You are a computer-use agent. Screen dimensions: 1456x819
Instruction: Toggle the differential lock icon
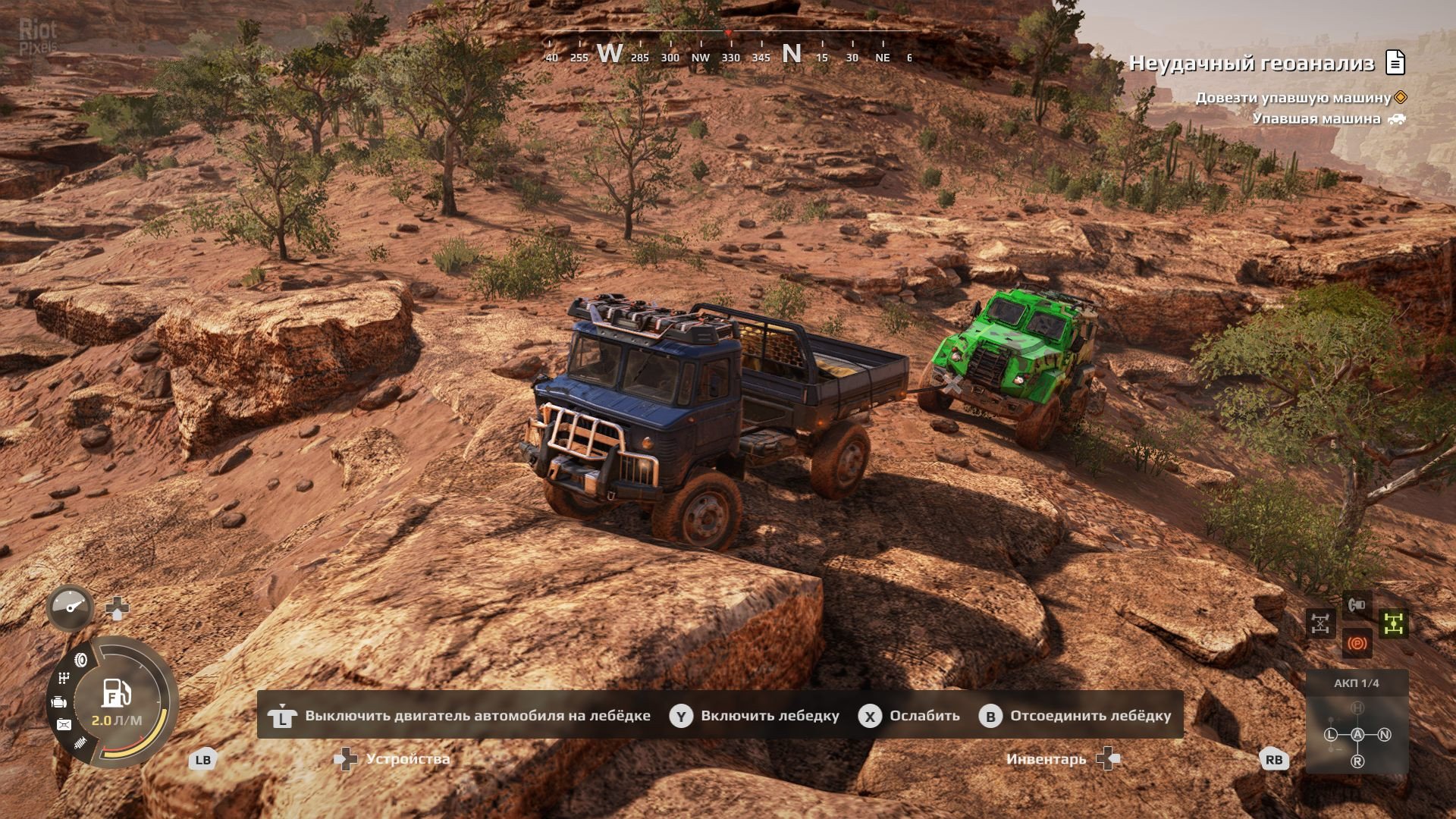(x=1320, y=624)
